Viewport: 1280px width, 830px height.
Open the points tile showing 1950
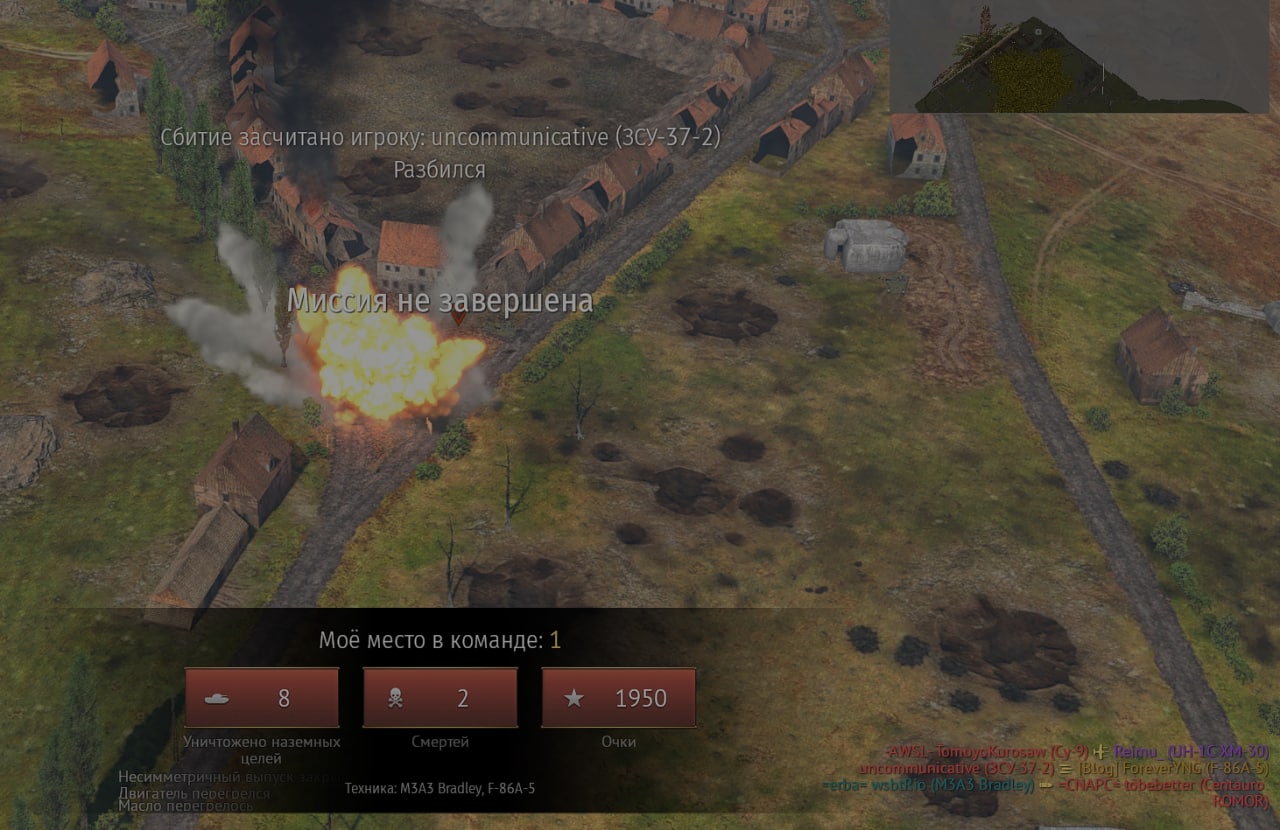(618, 698)
